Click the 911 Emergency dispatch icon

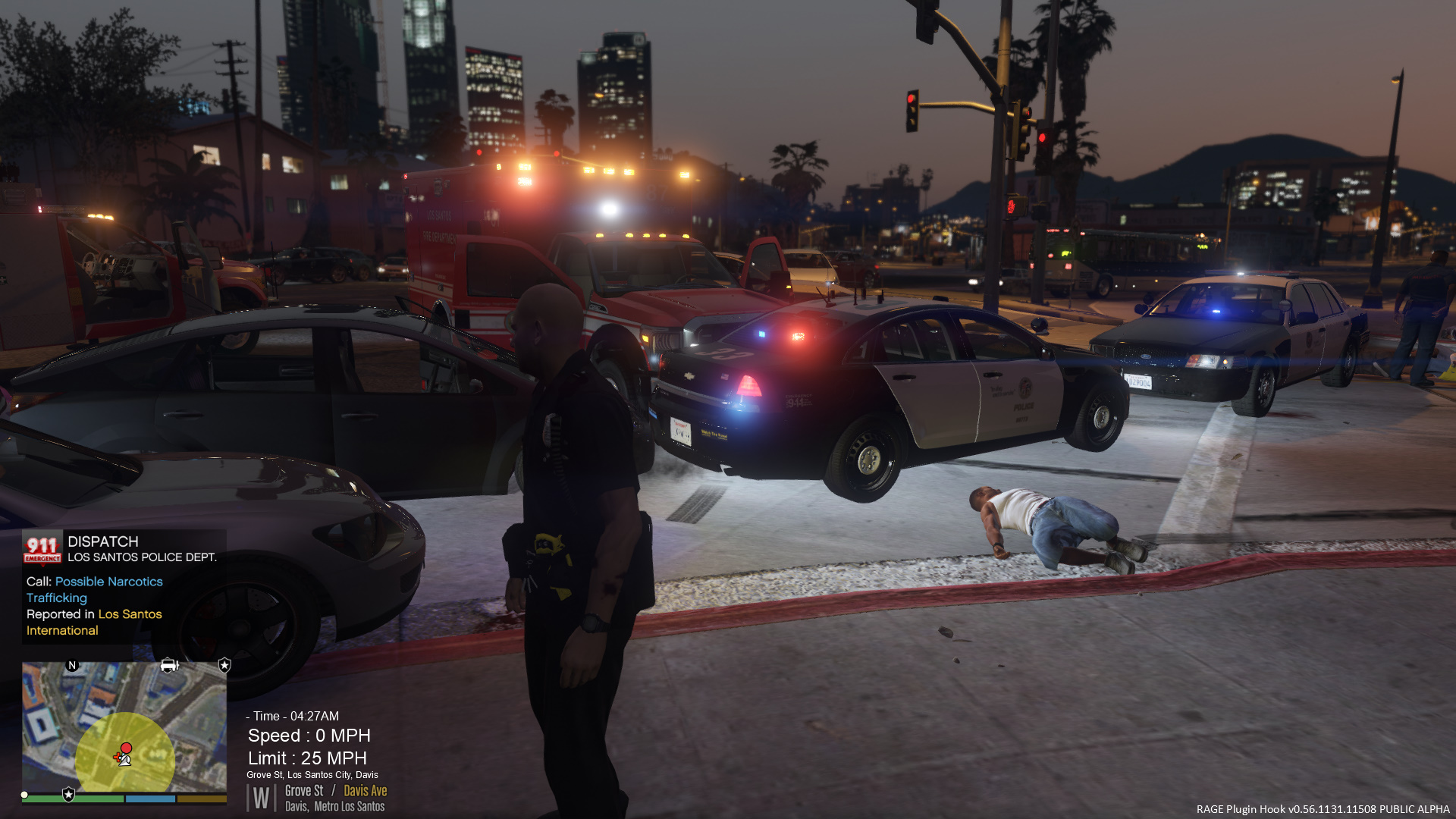42,549
